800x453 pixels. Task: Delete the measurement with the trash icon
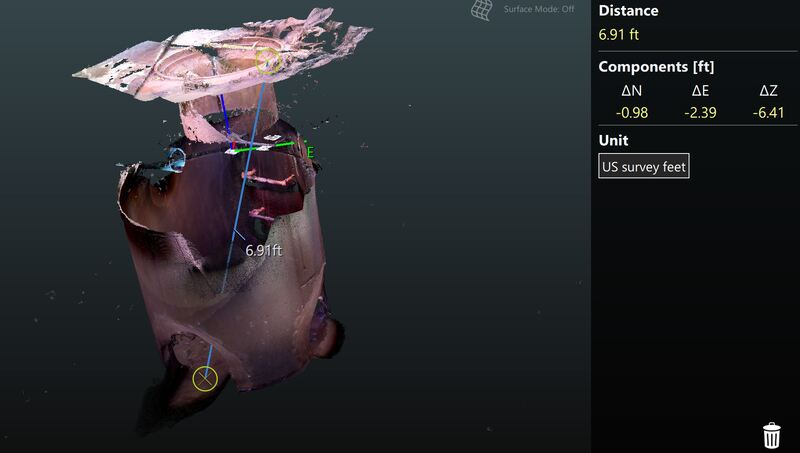(x=772, y=436)
